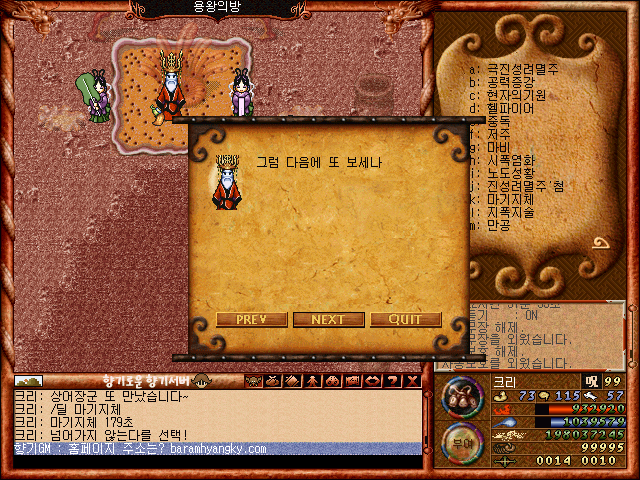Click the PREV button in the dialogue
Viewport: 640px width, 480px height.
[x=249, y=320]
